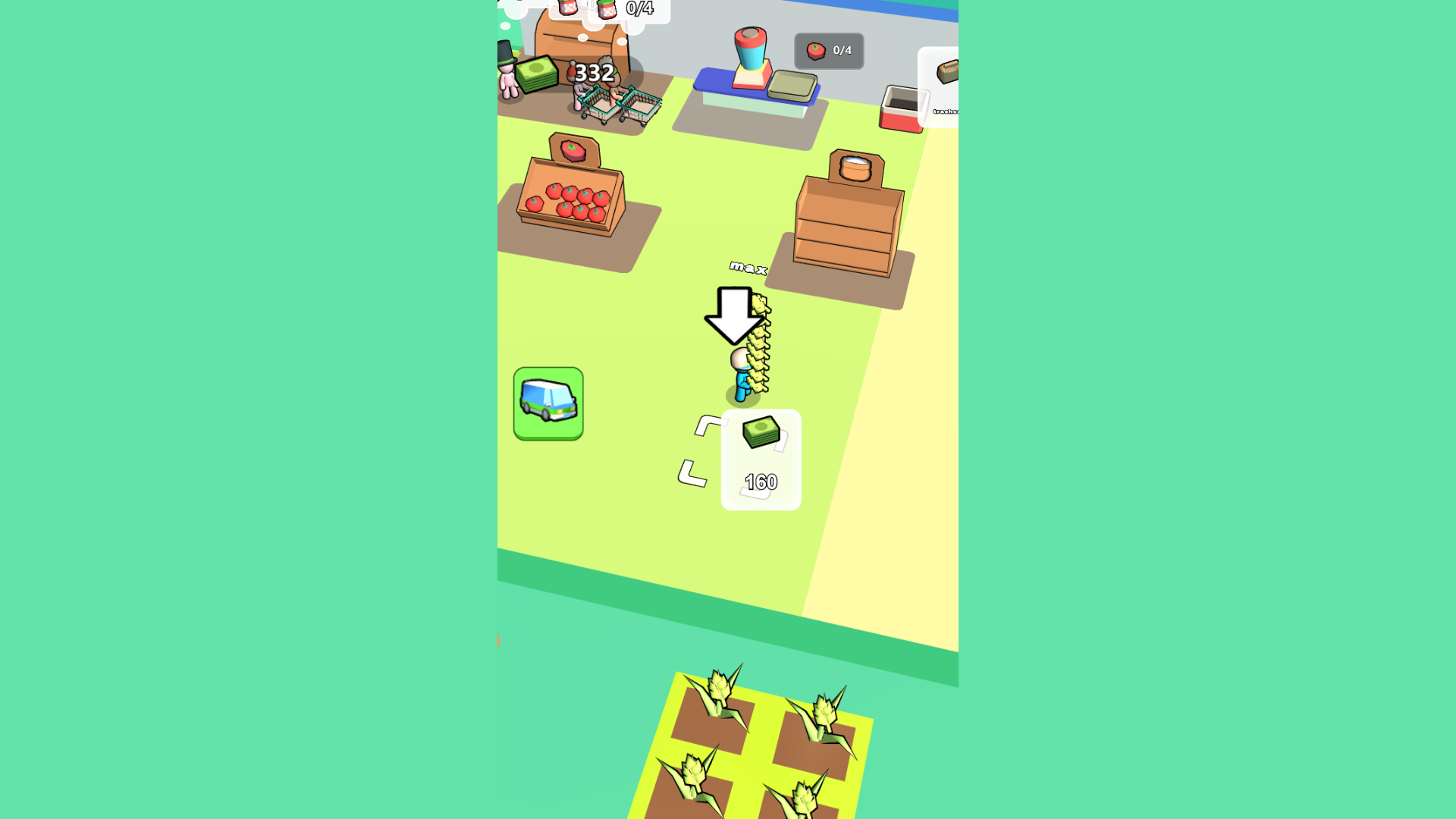Image resolution: width=1456 pixels, height=819 pixels.
Task: Tap the money stack icon showing 332
Action: click(x=536, y=74)
